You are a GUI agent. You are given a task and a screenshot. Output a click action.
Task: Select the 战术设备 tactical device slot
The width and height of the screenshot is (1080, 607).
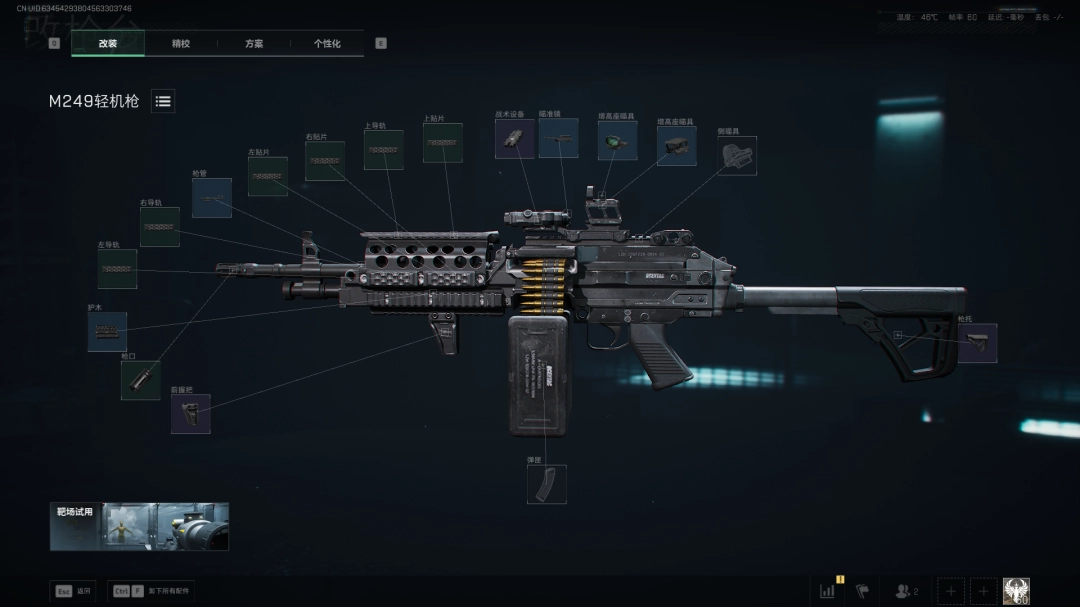click(514, 139)
